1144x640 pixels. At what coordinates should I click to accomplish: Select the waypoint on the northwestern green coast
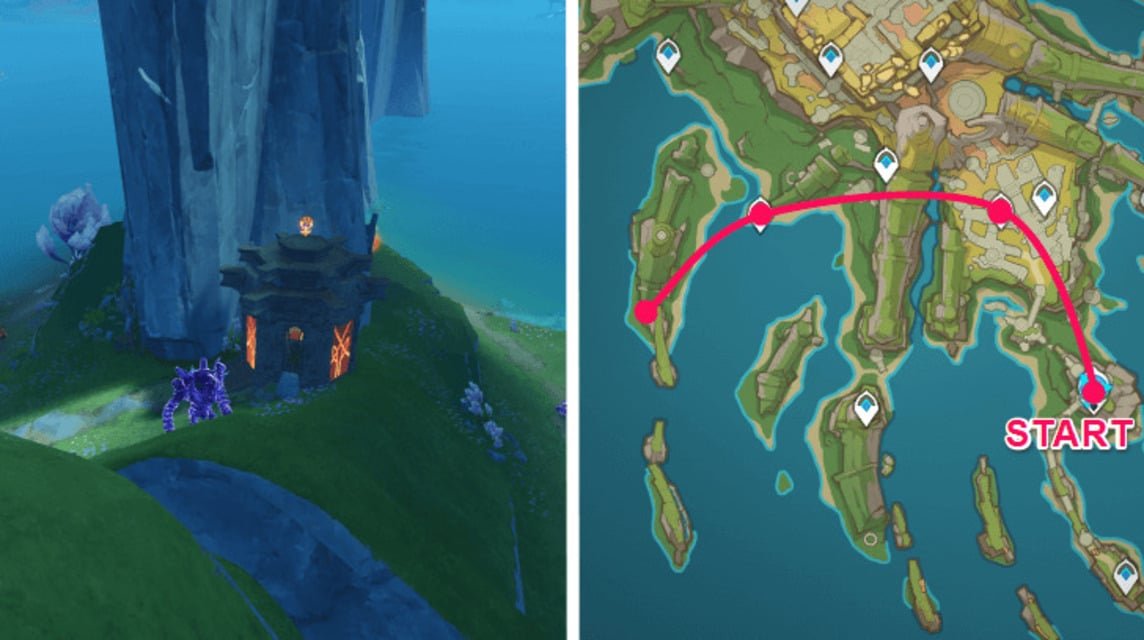pyautogui.click(x=669, y=56)
